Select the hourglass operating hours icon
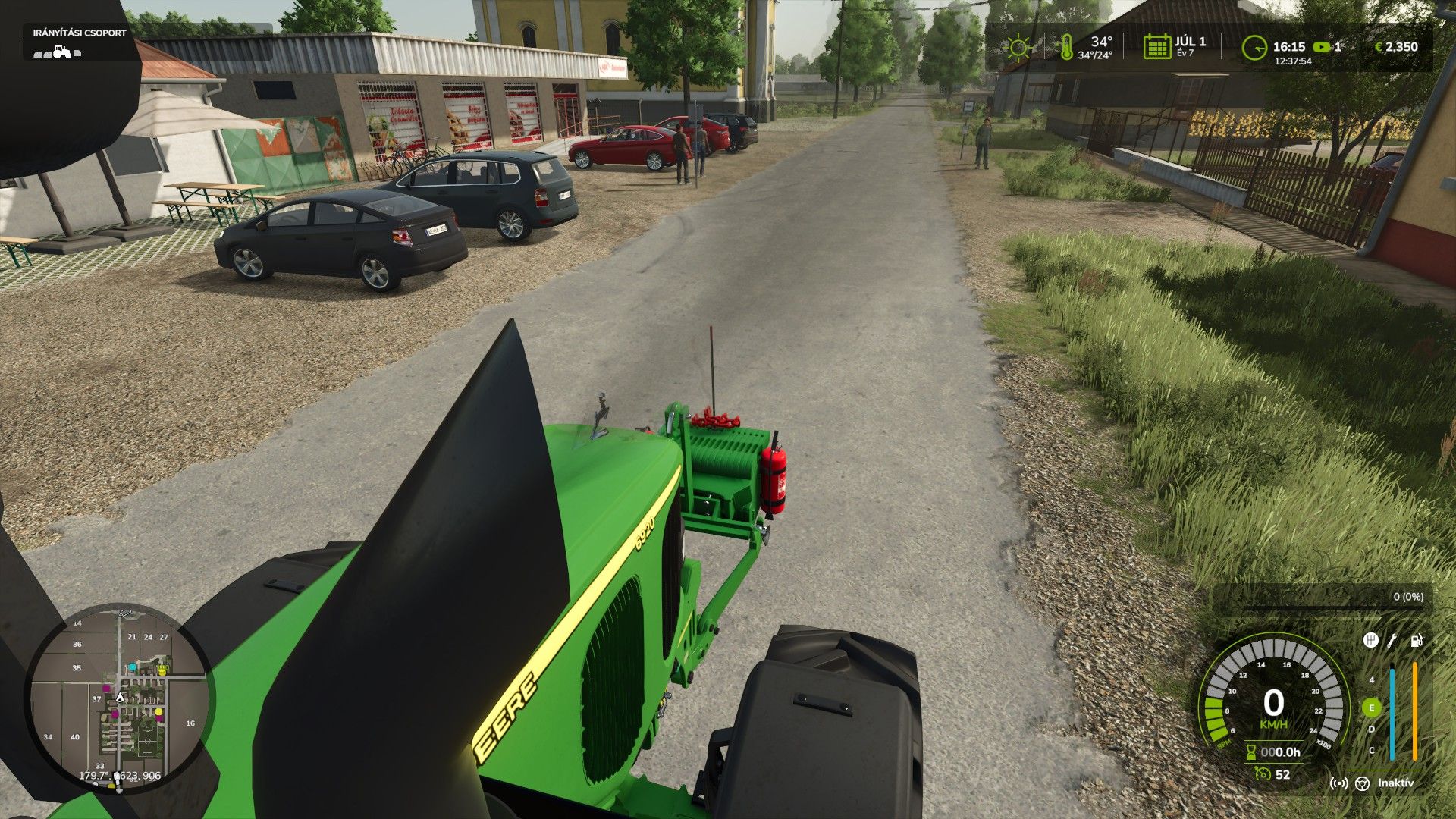1456x819 pixels. click(x=1250, y=752)
